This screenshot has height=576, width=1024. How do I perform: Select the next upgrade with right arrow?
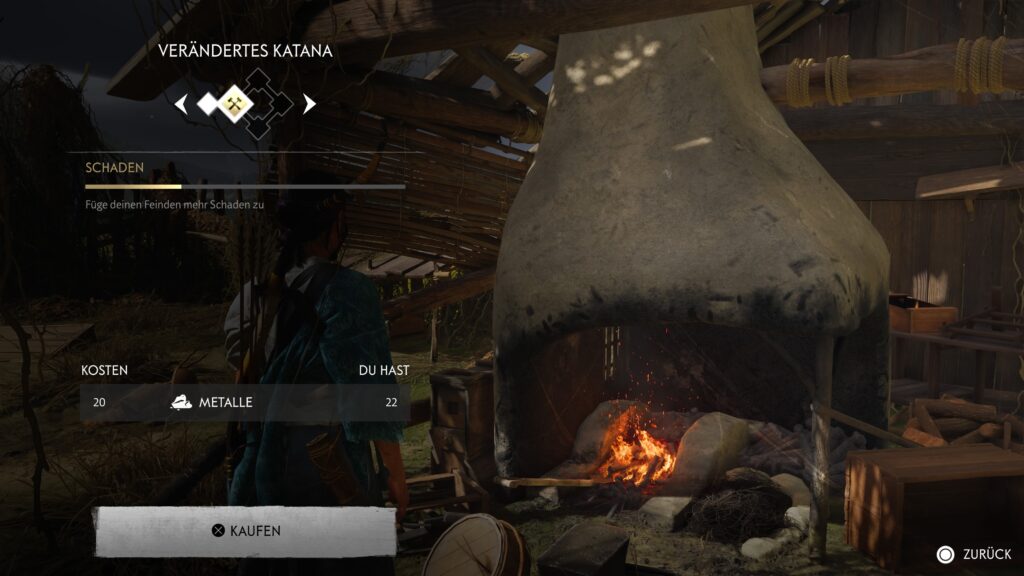[309, 103]
